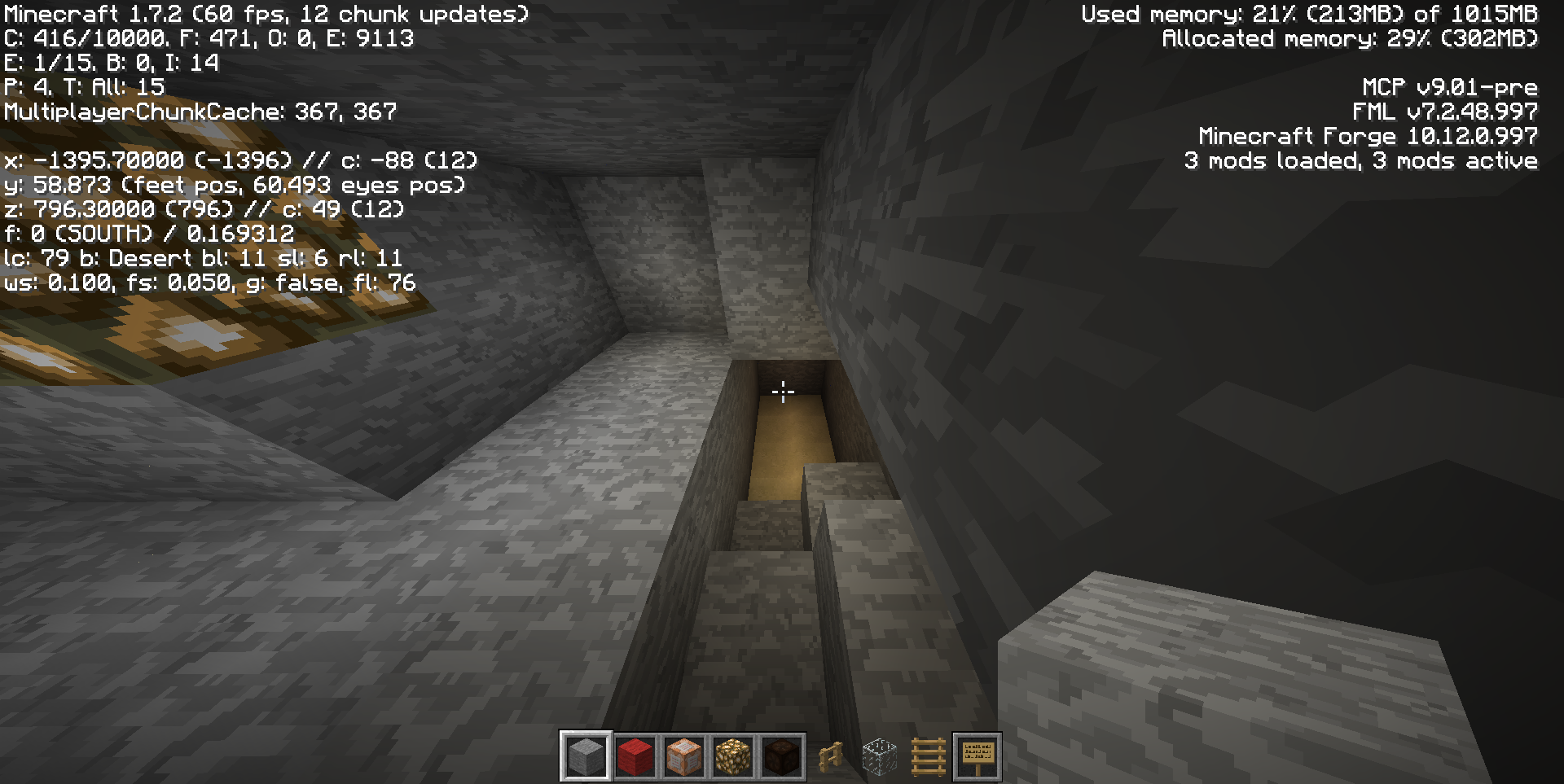This screenshot has height=784, width=1564.
Task: Choose the glass block in hotbar
Action: pyautogui.click(x=879, y=756)
